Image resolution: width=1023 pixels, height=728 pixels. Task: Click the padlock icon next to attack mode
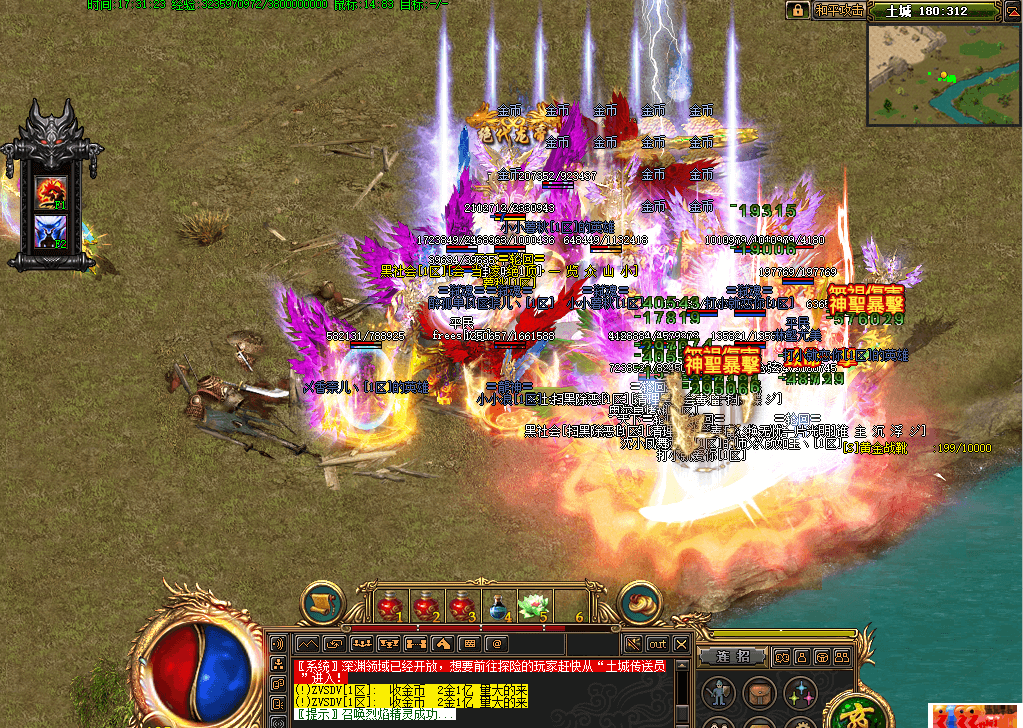797,10
